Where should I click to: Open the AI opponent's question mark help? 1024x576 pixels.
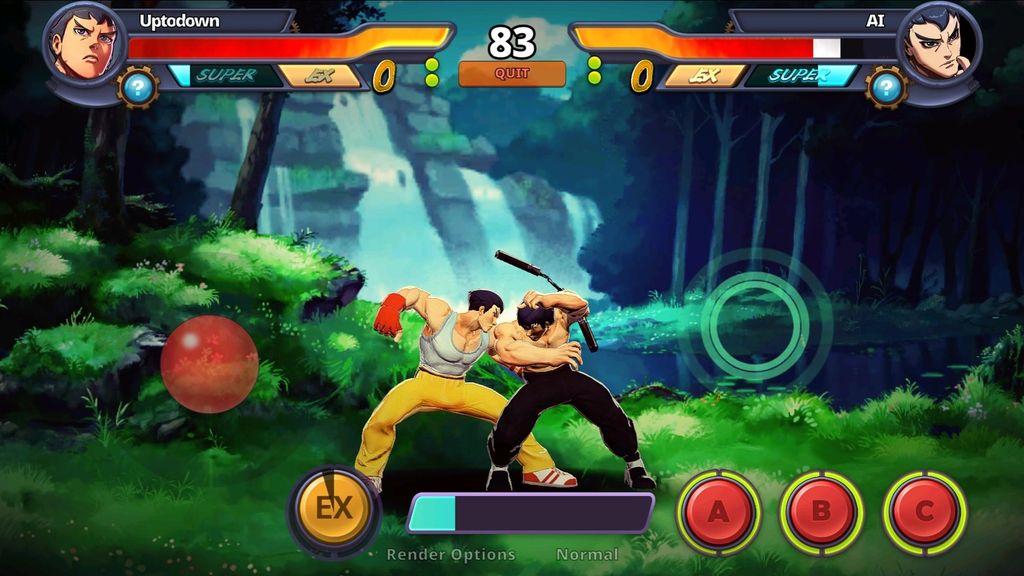tap(886, 88)
